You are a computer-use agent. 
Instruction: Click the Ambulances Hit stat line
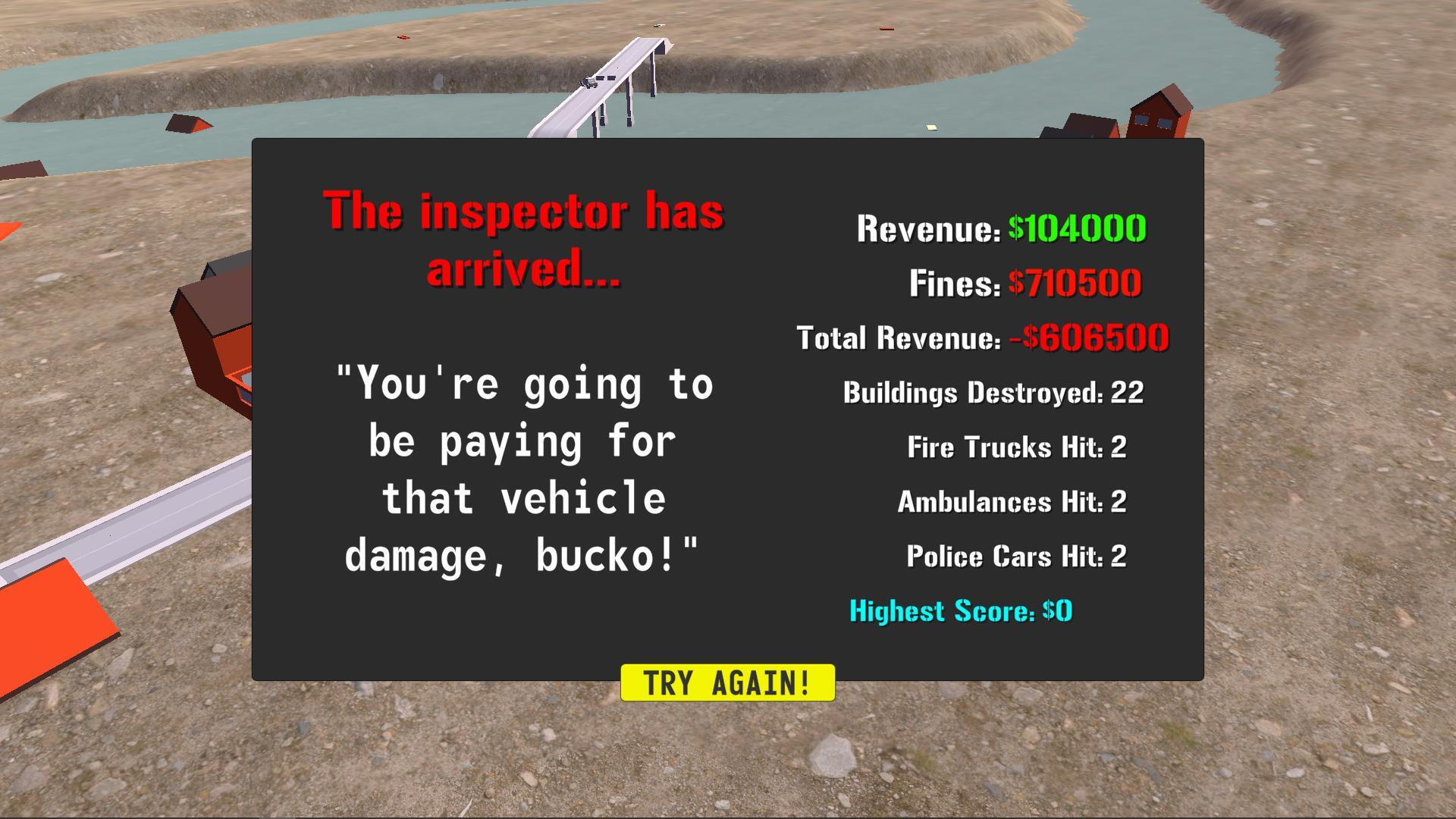[x=1012, y=501]
